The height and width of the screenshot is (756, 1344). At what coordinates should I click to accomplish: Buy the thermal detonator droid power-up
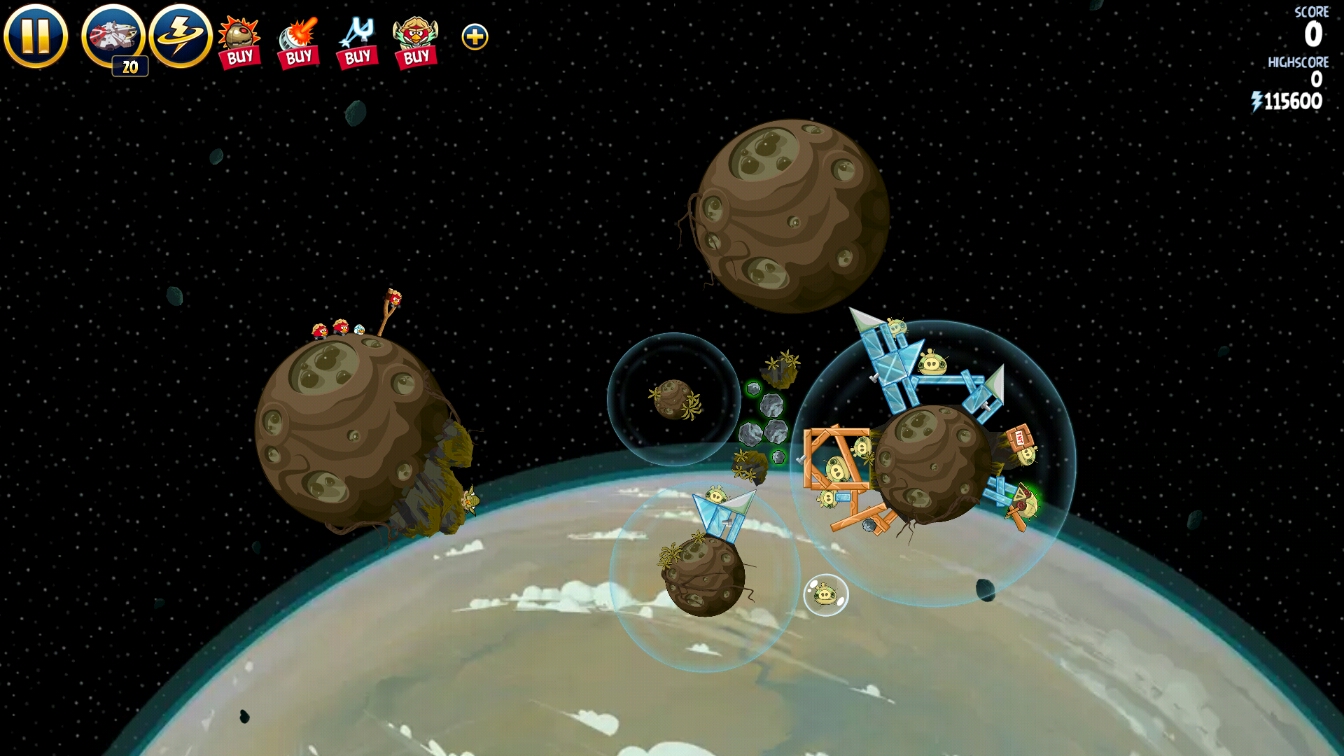(x=239, y=42)
